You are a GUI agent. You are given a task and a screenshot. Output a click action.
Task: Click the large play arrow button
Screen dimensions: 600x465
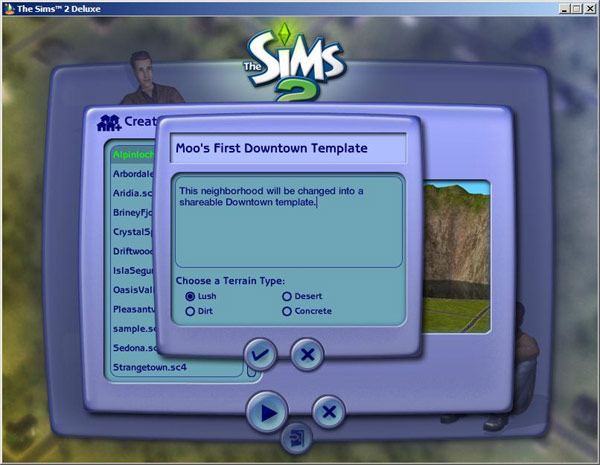click(267, 411)
